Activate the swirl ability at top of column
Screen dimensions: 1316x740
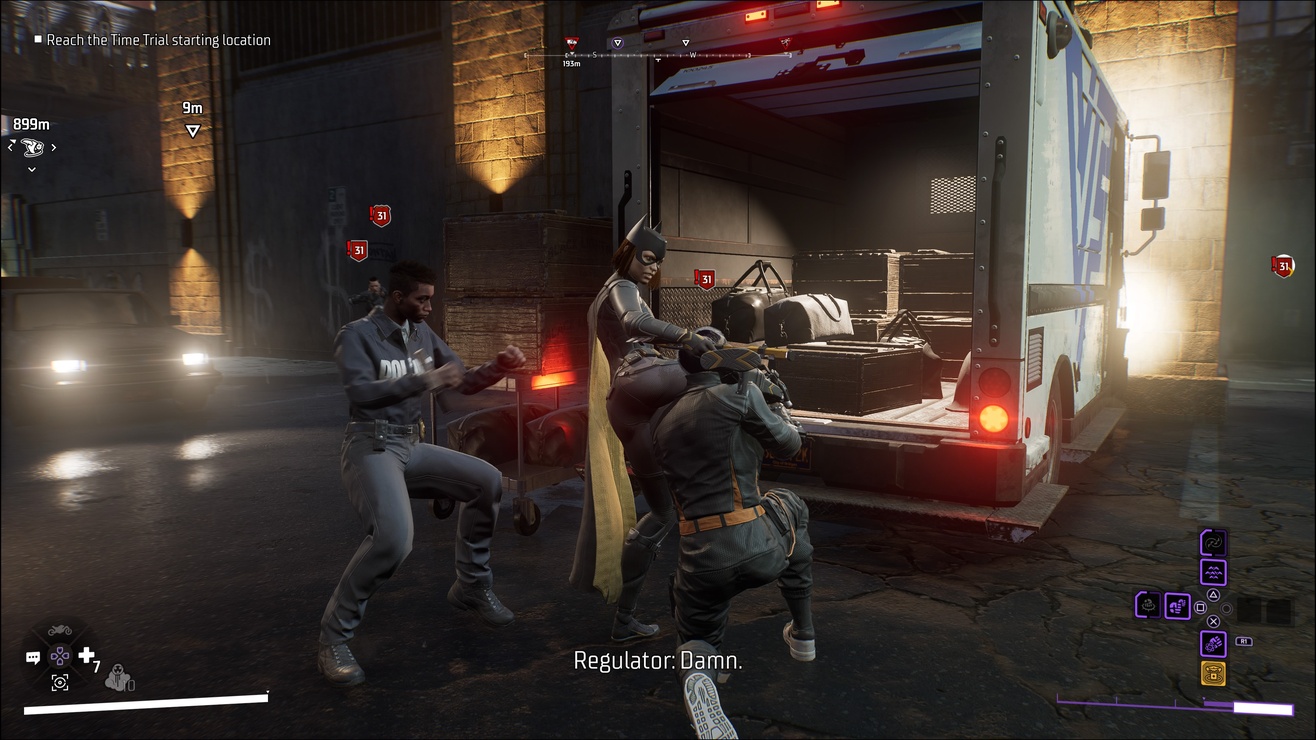click(1213, 543)
